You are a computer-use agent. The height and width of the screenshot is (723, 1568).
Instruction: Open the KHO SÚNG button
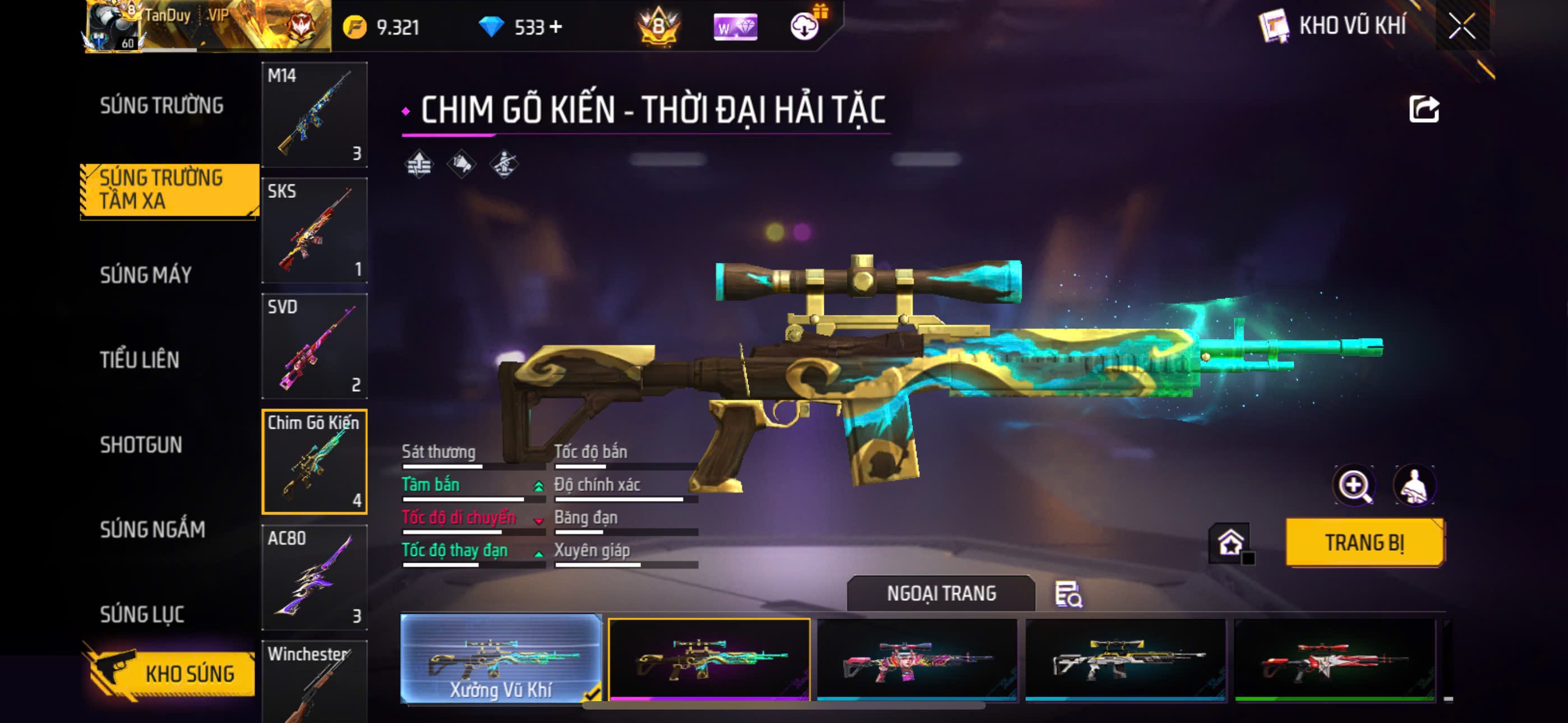[170, 673]
